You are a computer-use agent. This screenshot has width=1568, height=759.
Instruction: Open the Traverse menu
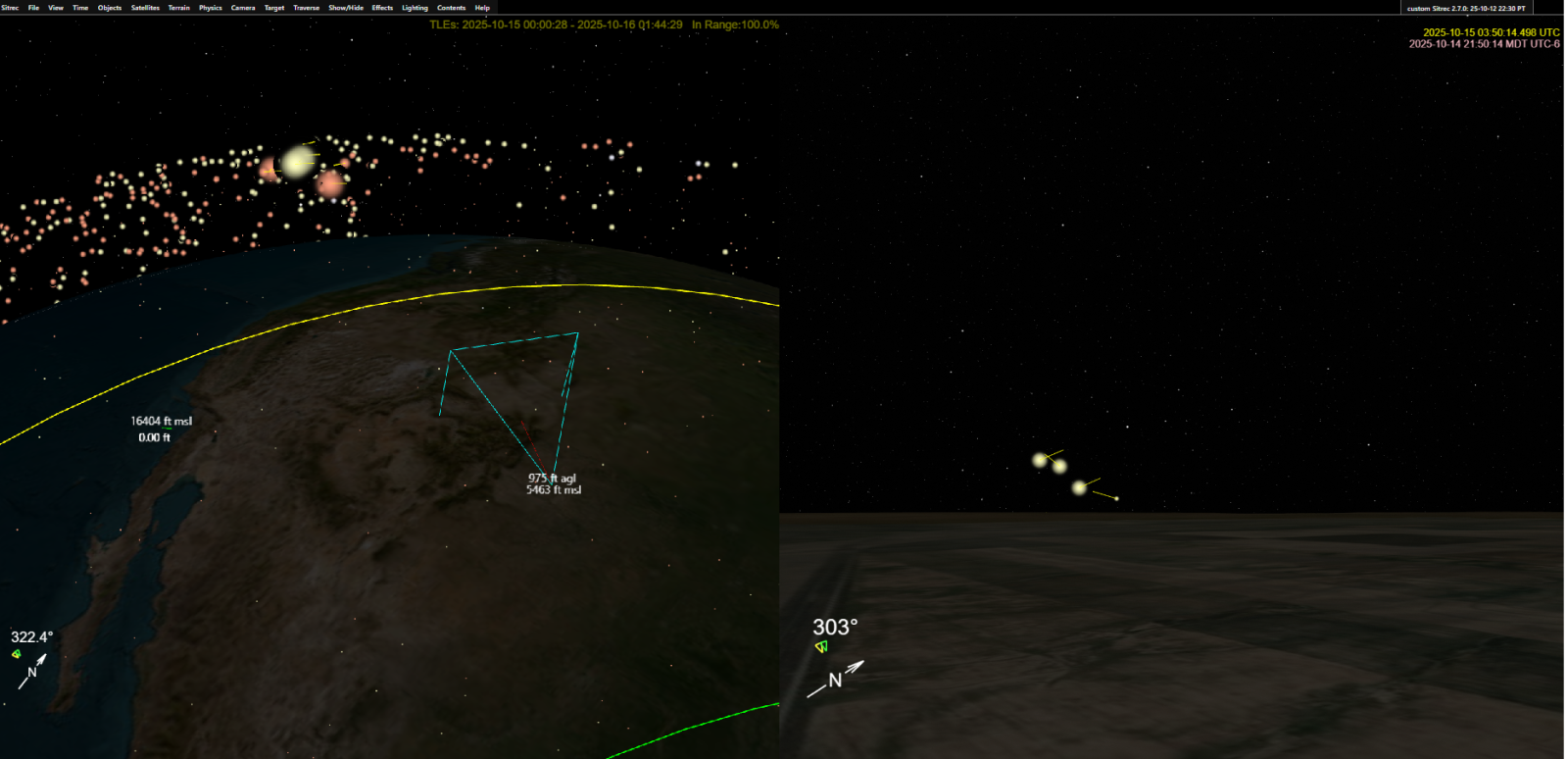[307, 8]
